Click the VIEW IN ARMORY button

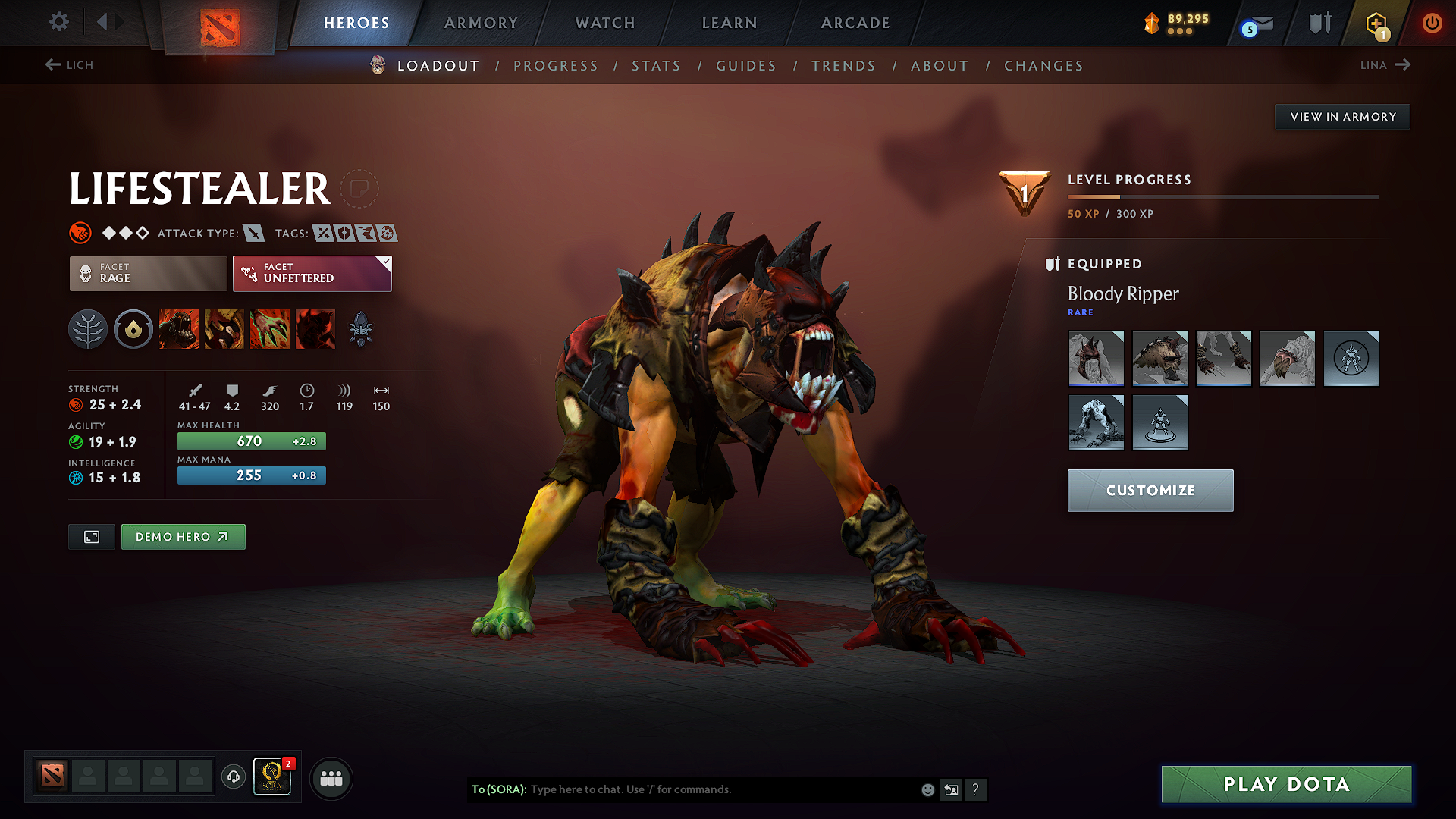[x=1342, y=116]
